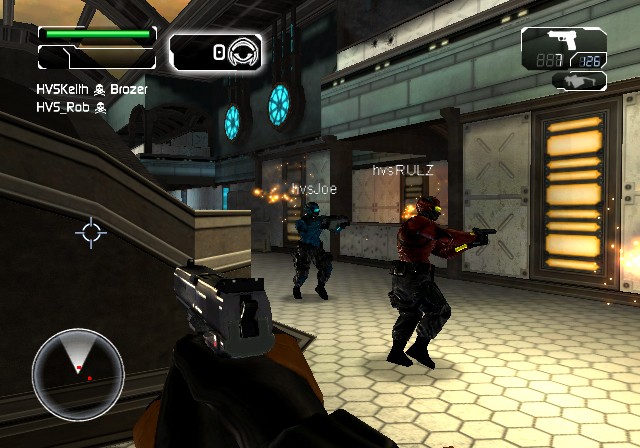Click the circular radar minimap

pos(78,374)
